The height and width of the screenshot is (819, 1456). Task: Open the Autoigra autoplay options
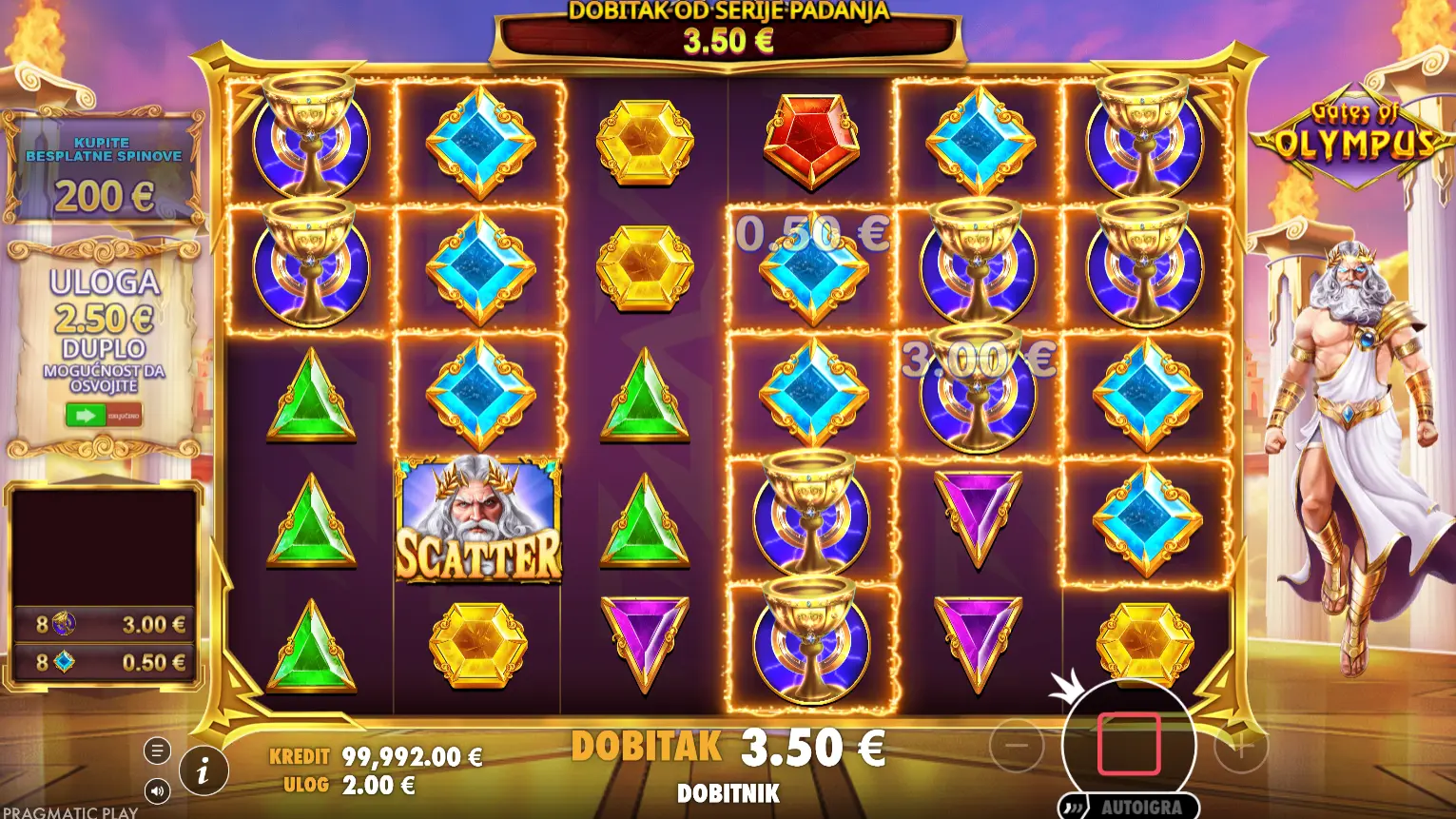coord(1129,807)
